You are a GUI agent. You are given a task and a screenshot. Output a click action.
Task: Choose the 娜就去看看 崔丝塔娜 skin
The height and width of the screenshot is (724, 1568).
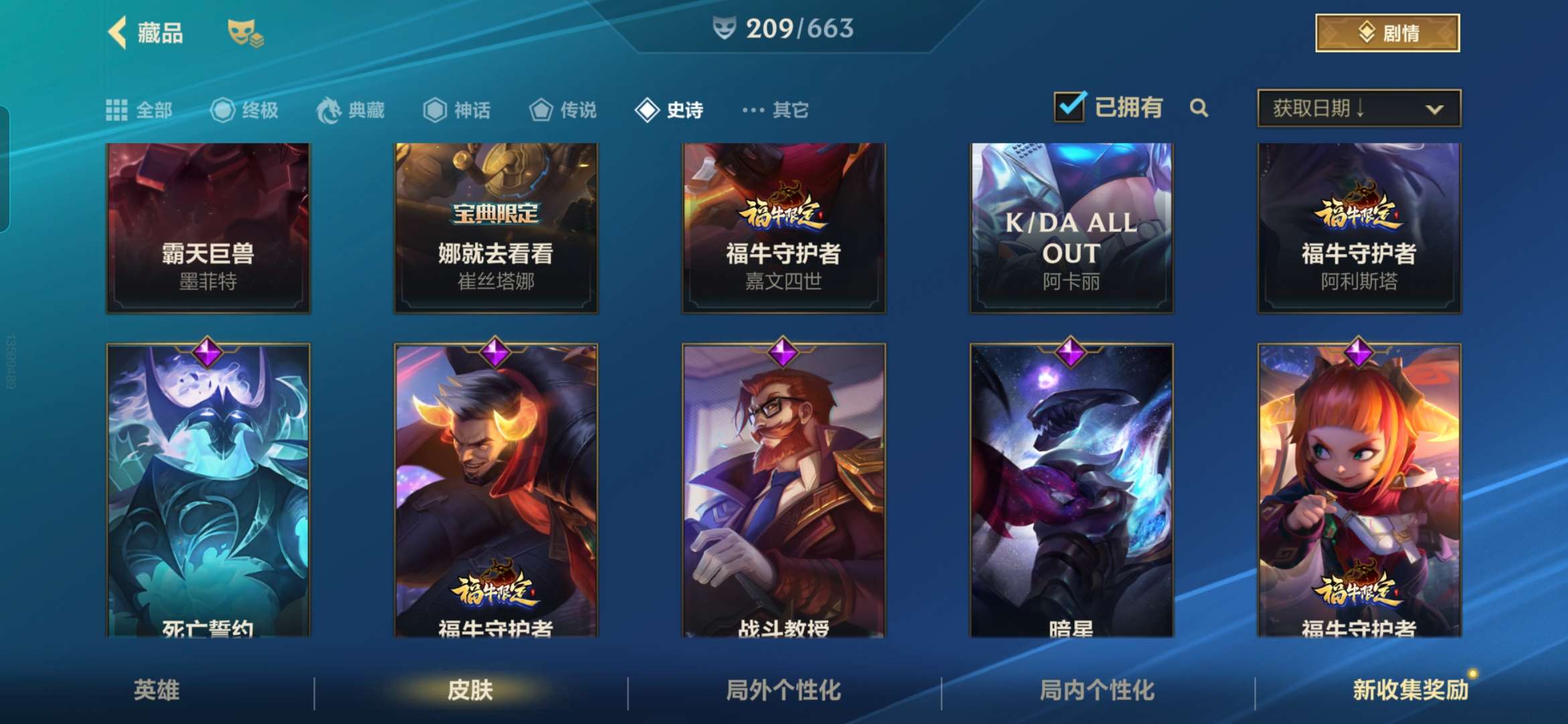(x=496, y=228)
